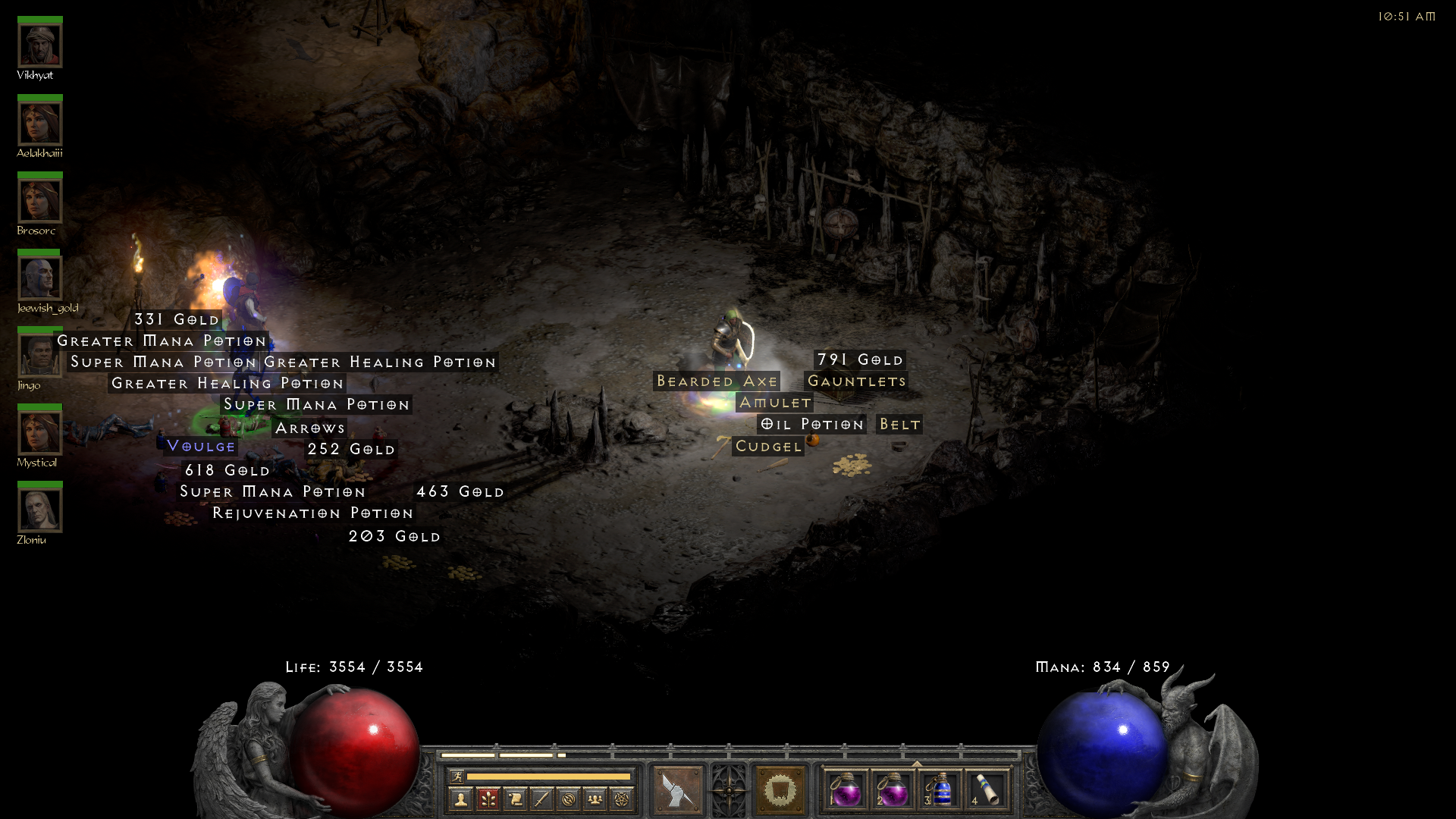The height and width of the screenshot is (819, 1456).
Task: Use the purple potion in belt slot 1
Action: pyautogui.click(x=846, y=790)
